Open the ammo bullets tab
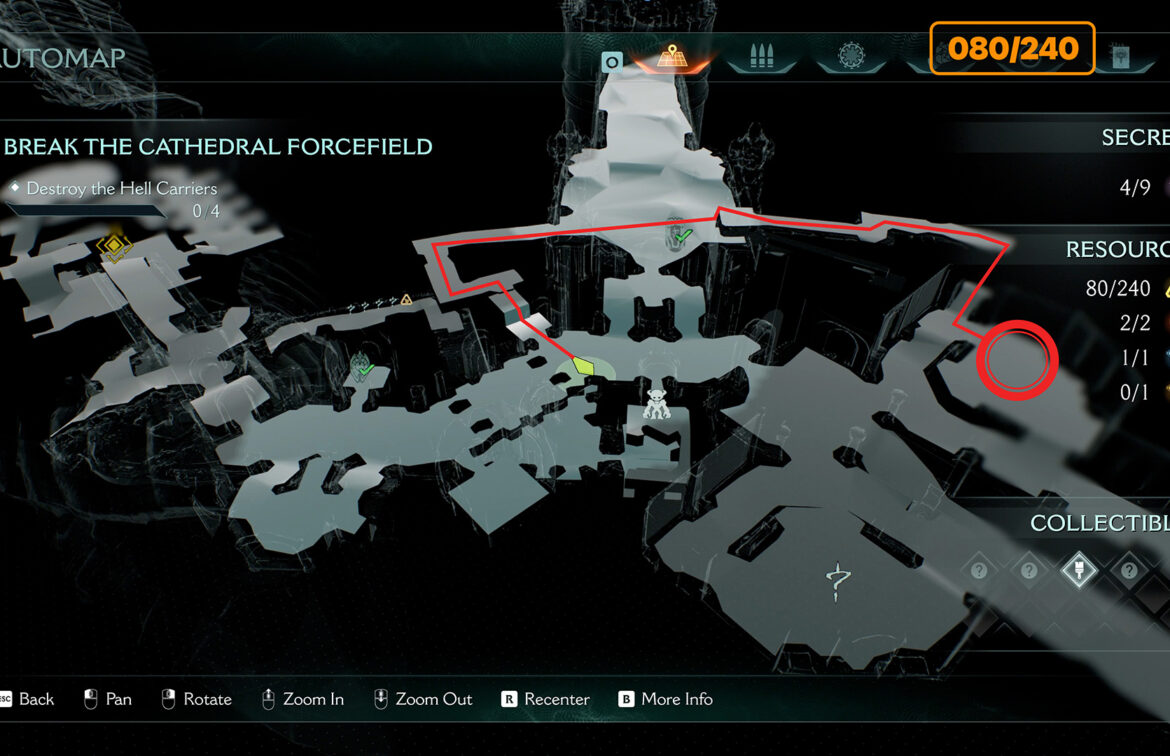 click(x=762, y=56)
